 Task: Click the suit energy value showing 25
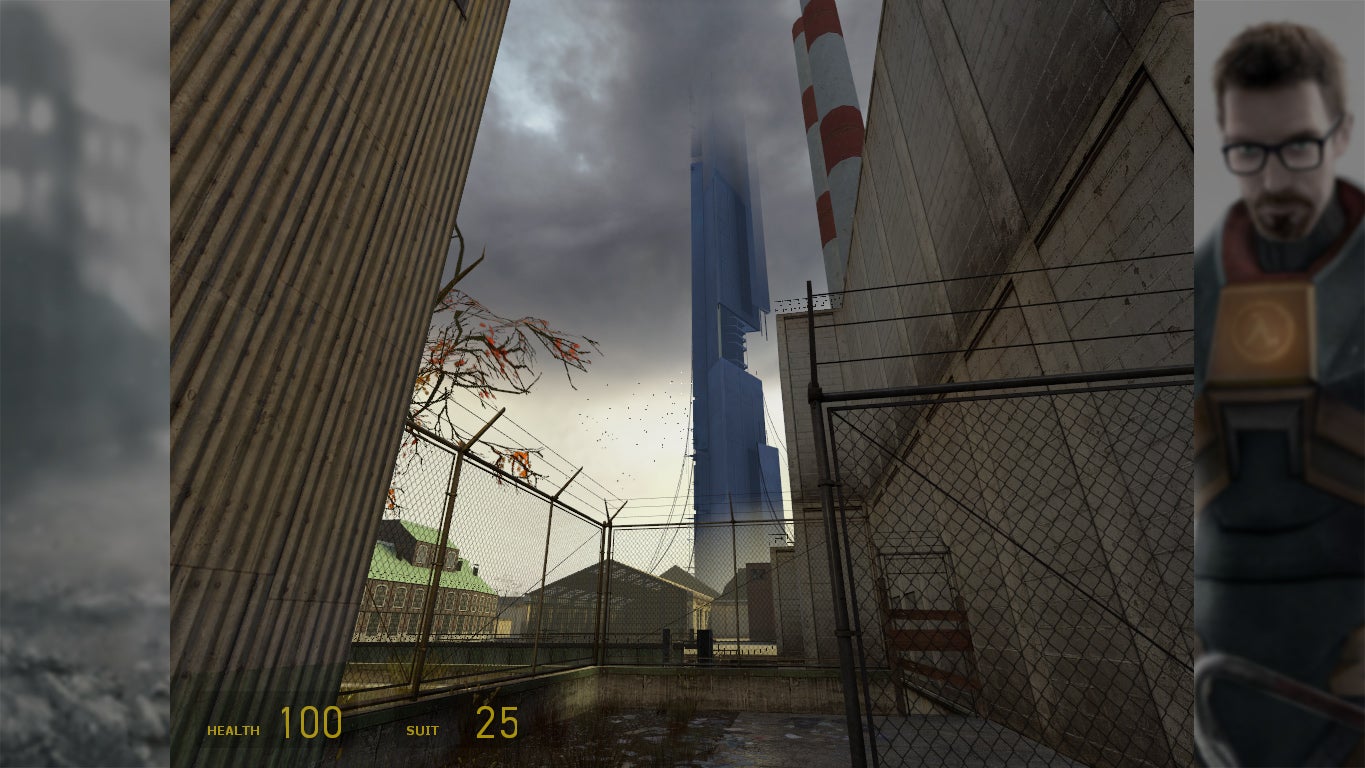(x=498, y=722)
